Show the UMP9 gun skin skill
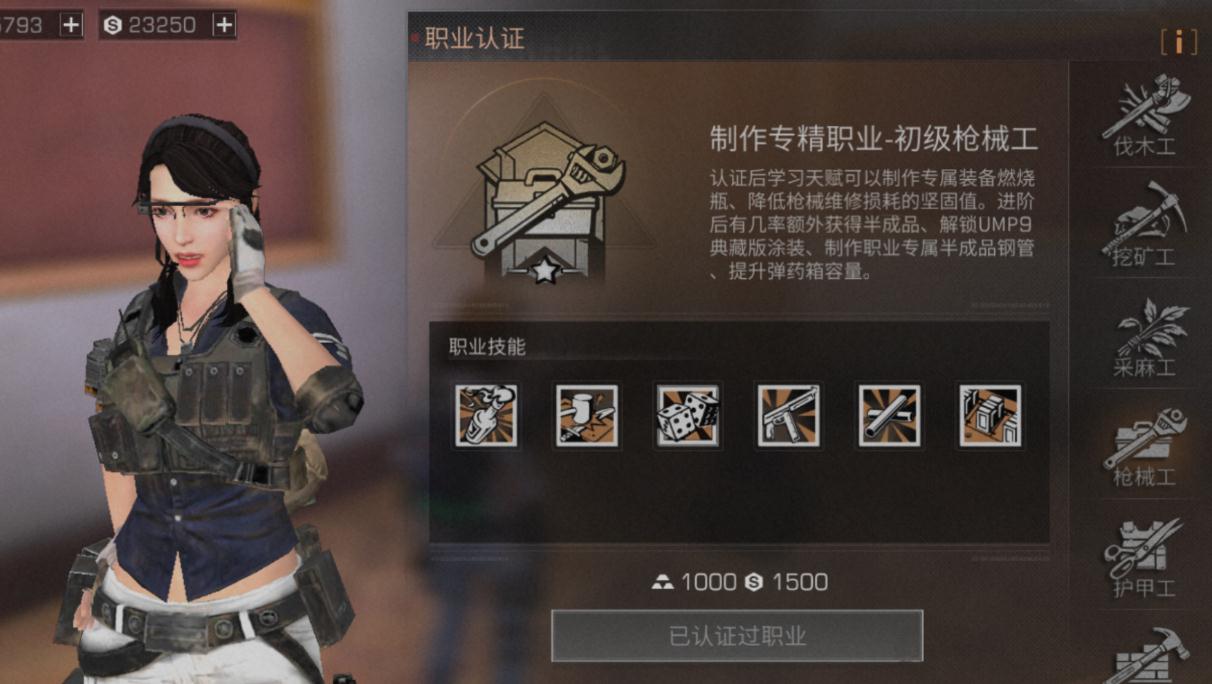Image resolution: width=1212 pixels, height=684 pixels. 788,416
